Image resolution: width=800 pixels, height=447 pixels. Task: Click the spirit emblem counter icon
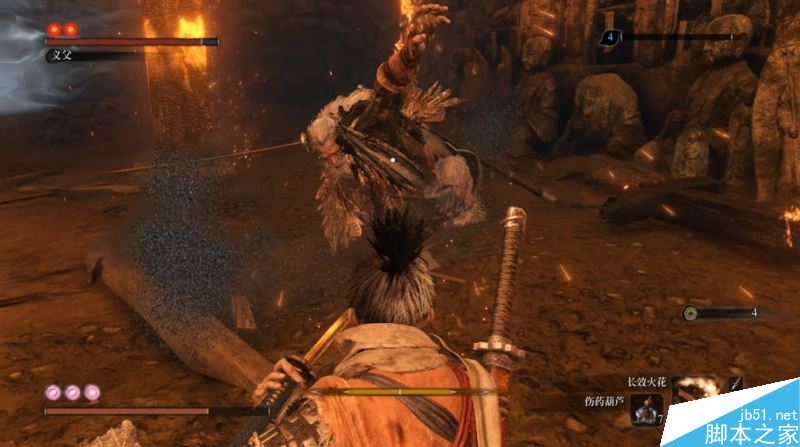[607, 38]
